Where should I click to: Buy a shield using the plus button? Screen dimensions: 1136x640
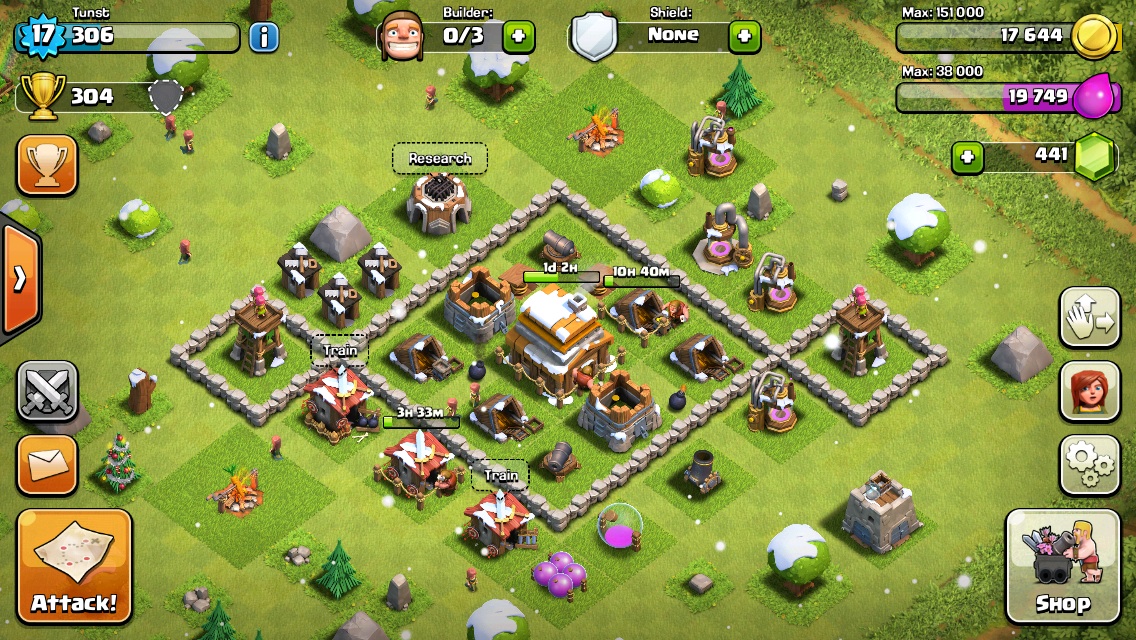coord(744,37)
